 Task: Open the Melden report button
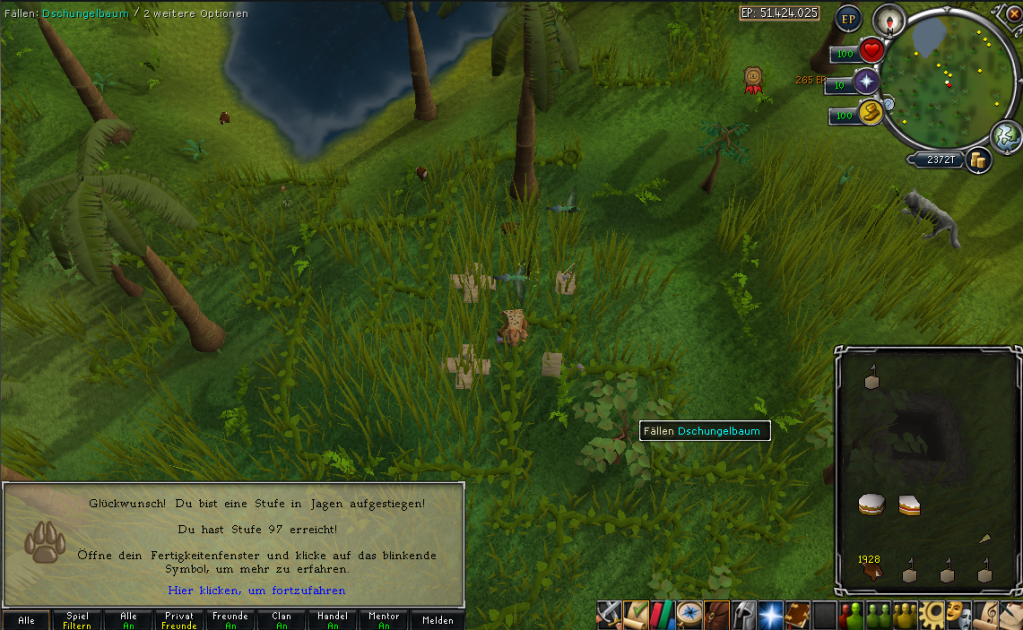(x=438, y=620)
